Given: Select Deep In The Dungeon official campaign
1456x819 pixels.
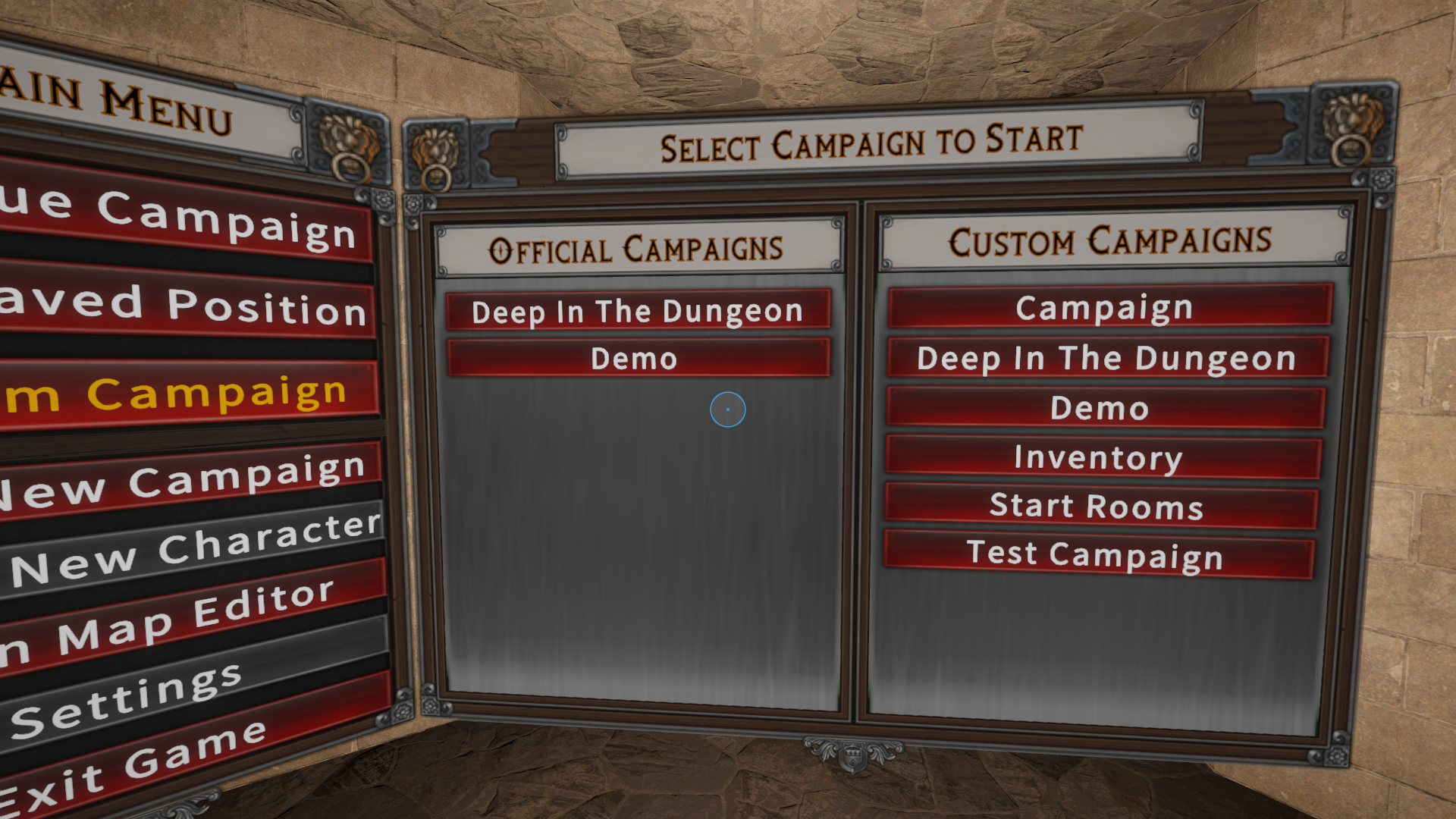Looking at the screenshot, I should coord(637,311).
